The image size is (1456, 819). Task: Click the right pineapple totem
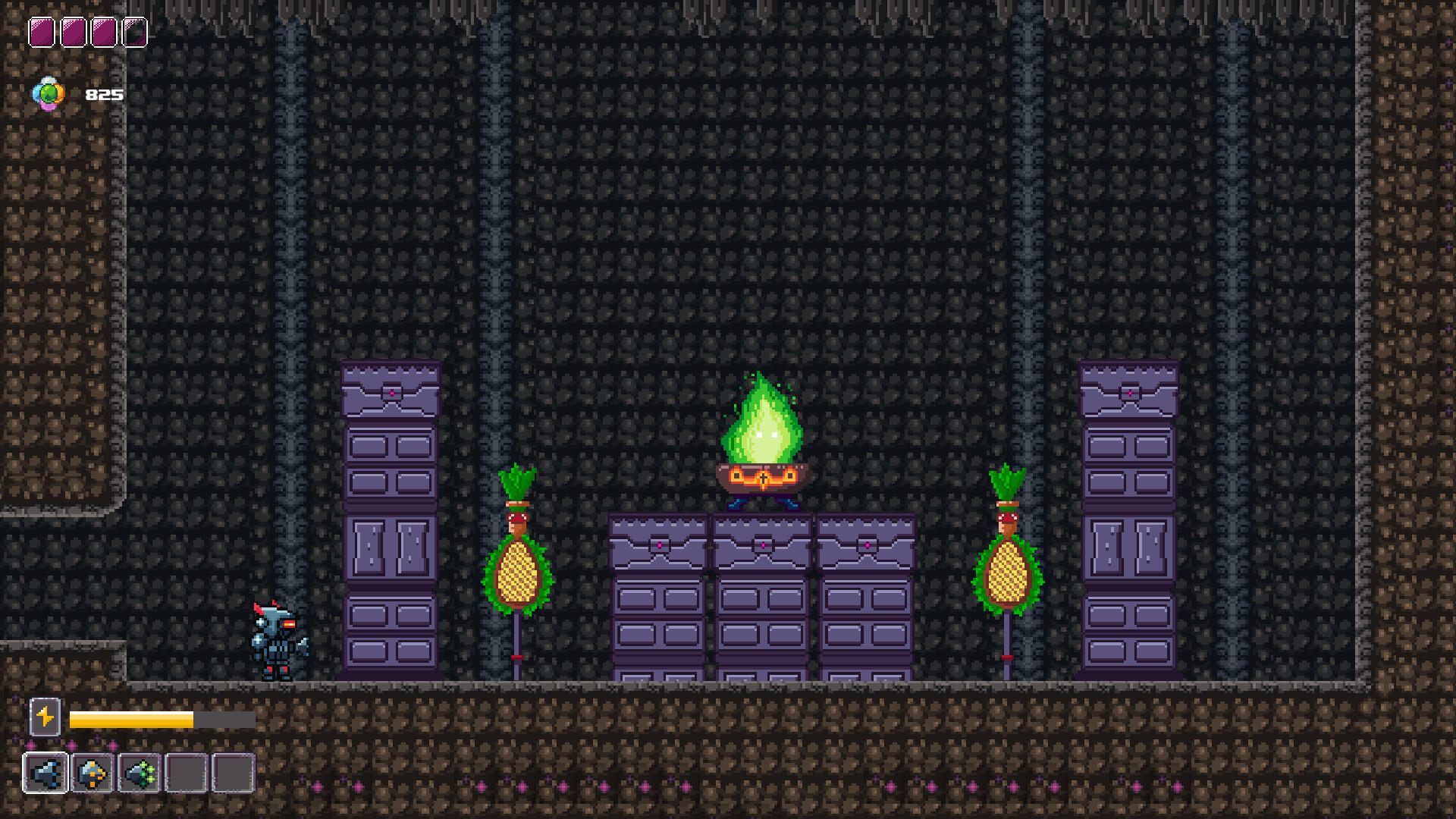(1006, 573)
